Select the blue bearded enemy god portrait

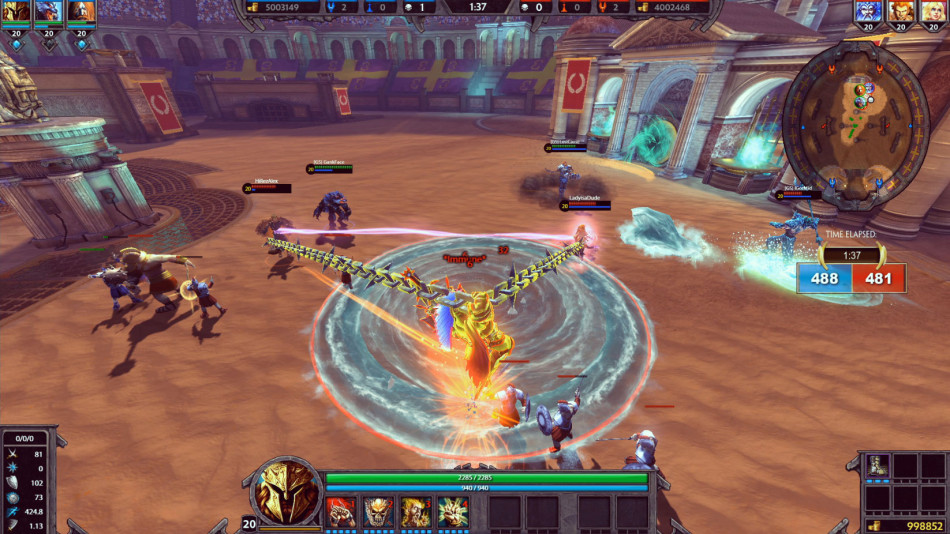(869, 12)
